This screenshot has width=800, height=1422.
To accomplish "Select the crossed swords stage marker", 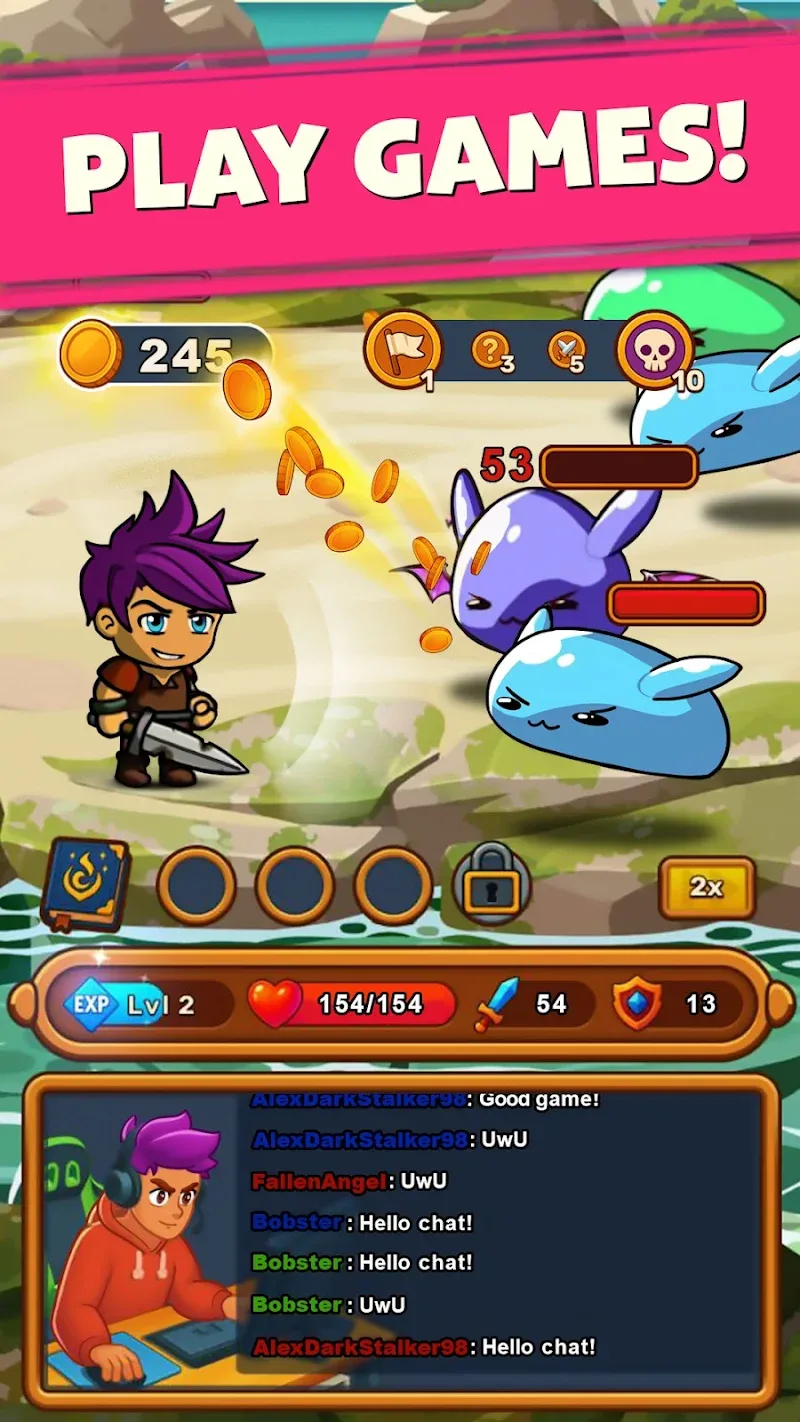I will coord(565,350).
